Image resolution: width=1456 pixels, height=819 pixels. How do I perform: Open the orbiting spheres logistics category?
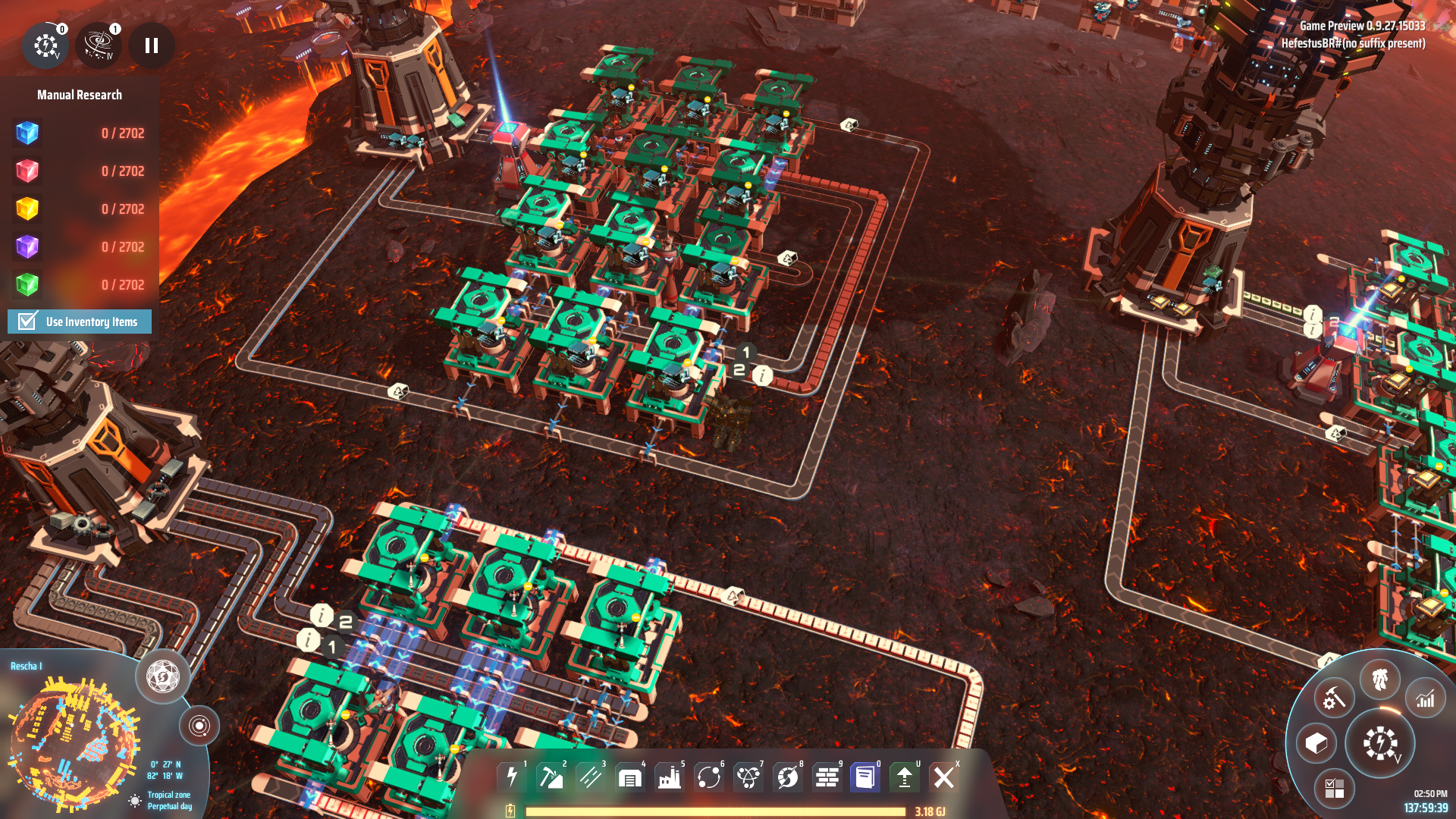click(709, 777)
